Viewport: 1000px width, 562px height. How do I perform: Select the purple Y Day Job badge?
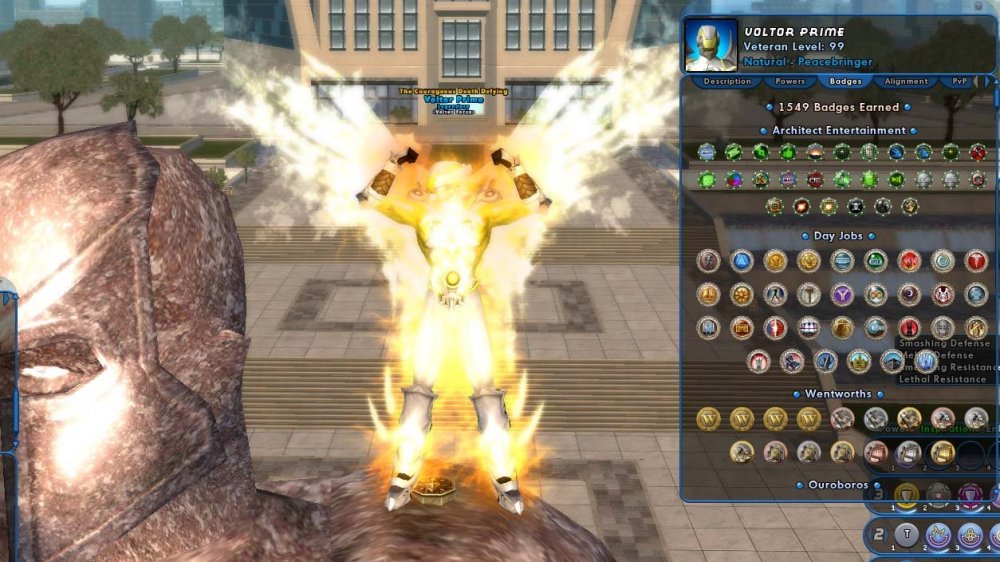point(842,294)
